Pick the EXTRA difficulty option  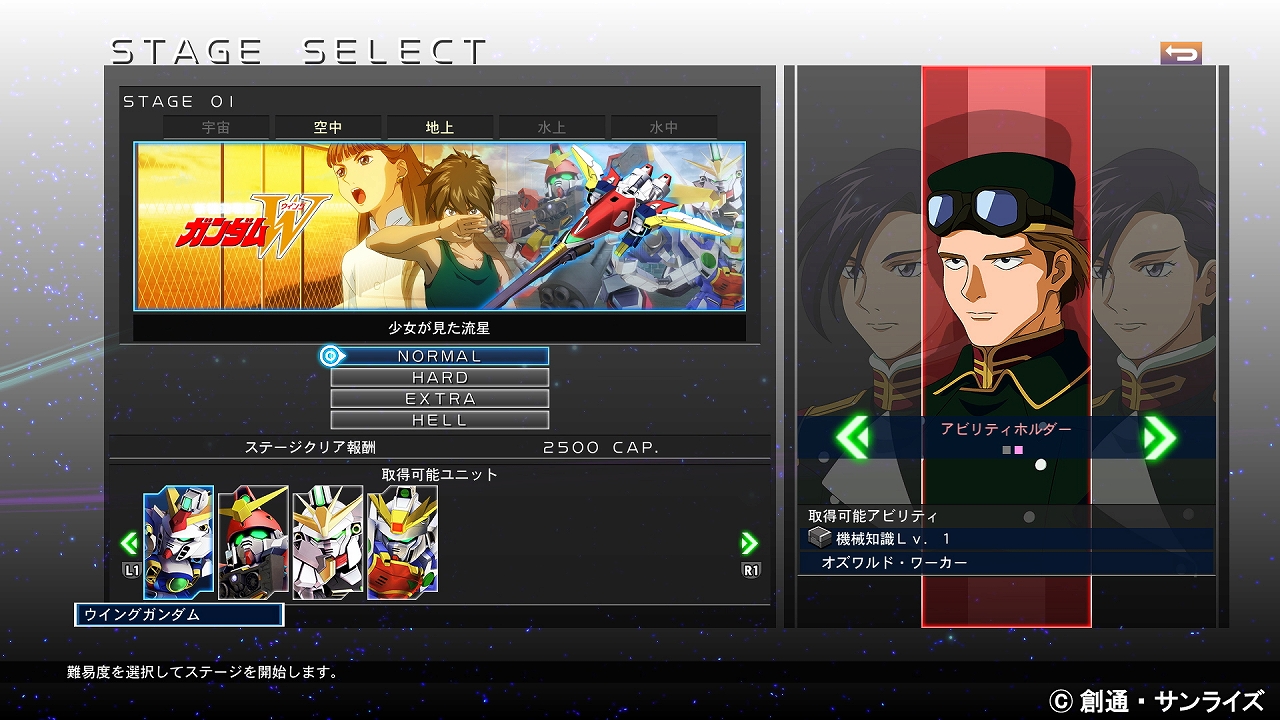tap(440, 399)
